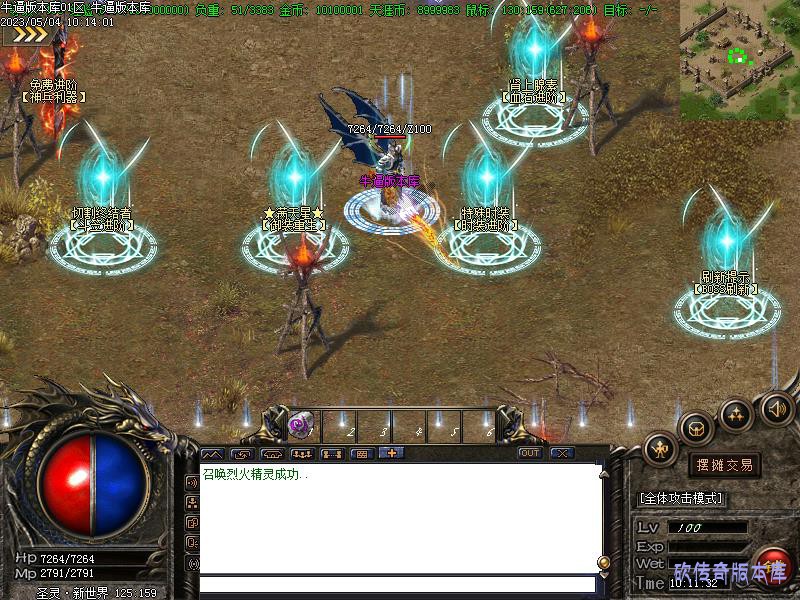Toggle the mountain-shaped button on the chat toolbar
Screen dimensions: 800x600
coord(214,454)
